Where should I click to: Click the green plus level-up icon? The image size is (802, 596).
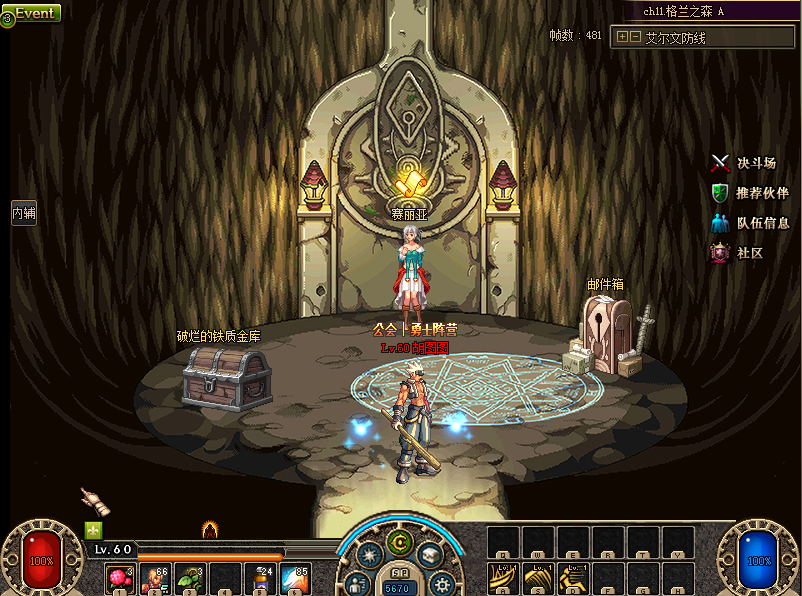click(94, 530)
